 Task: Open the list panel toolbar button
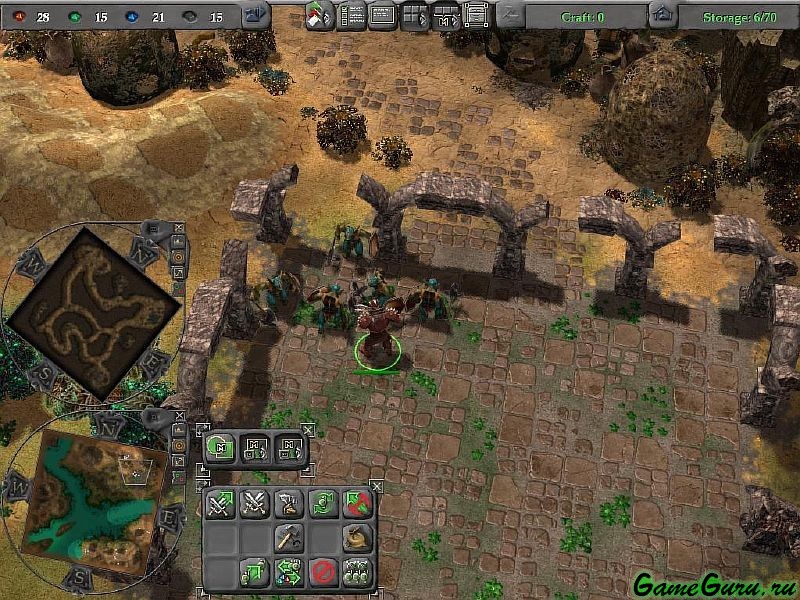[x=351, y=15]
